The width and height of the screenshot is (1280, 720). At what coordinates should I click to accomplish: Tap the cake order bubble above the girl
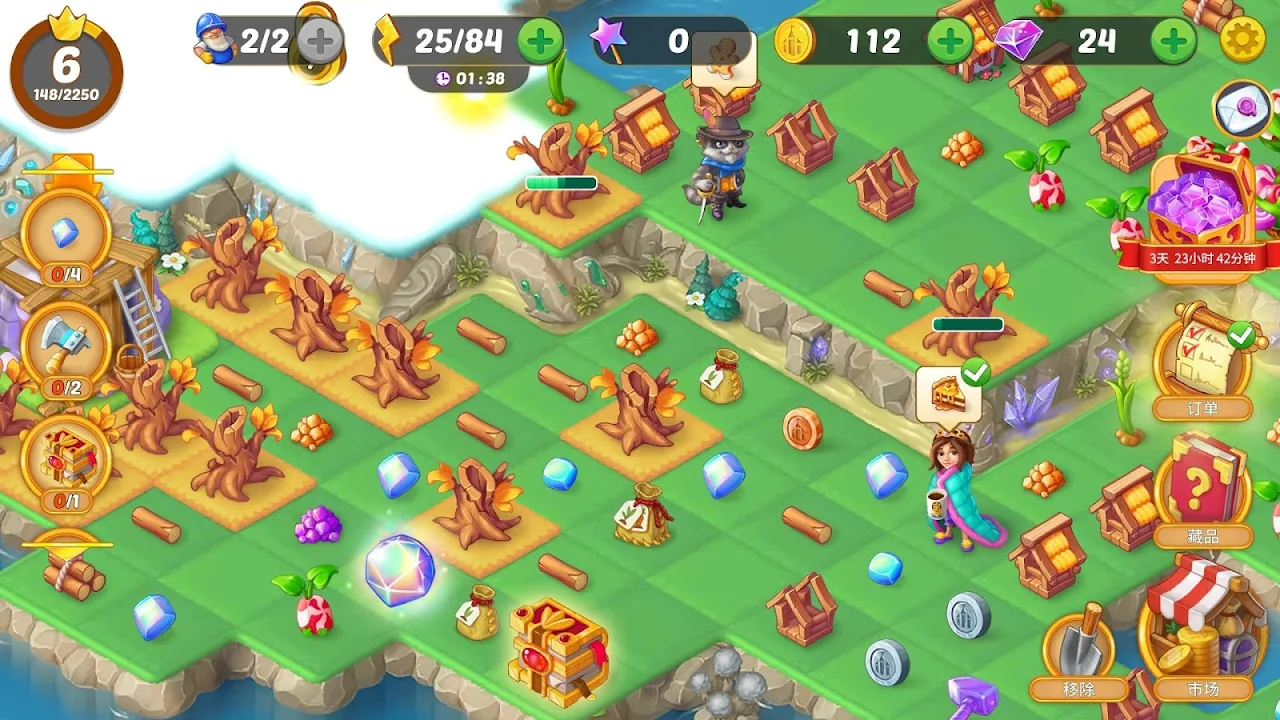click(947, 392)
